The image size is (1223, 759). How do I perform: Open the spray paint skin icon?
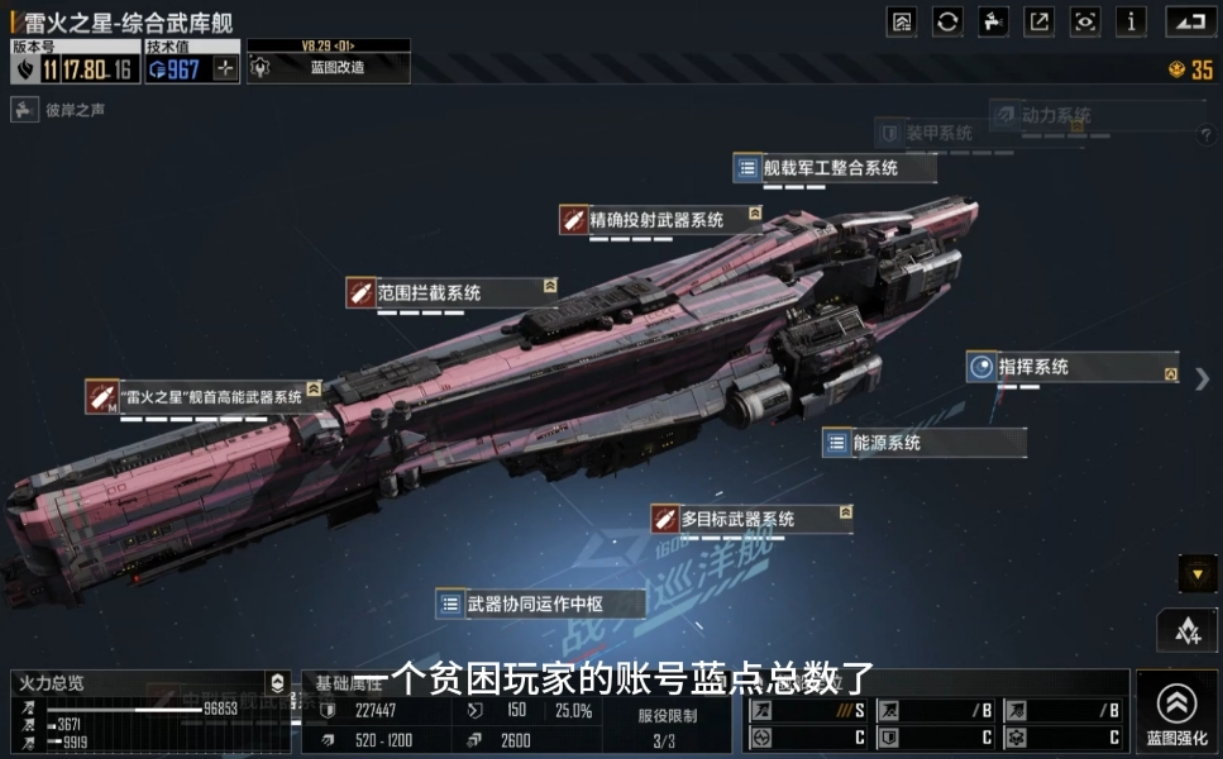pyautogui.click(x=993, y=22)
